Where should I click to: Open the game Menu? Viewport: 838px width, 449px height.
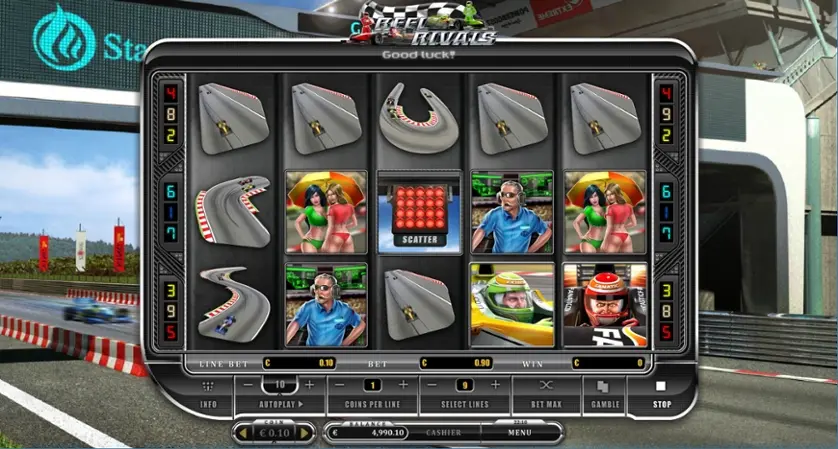pos(519,433)
